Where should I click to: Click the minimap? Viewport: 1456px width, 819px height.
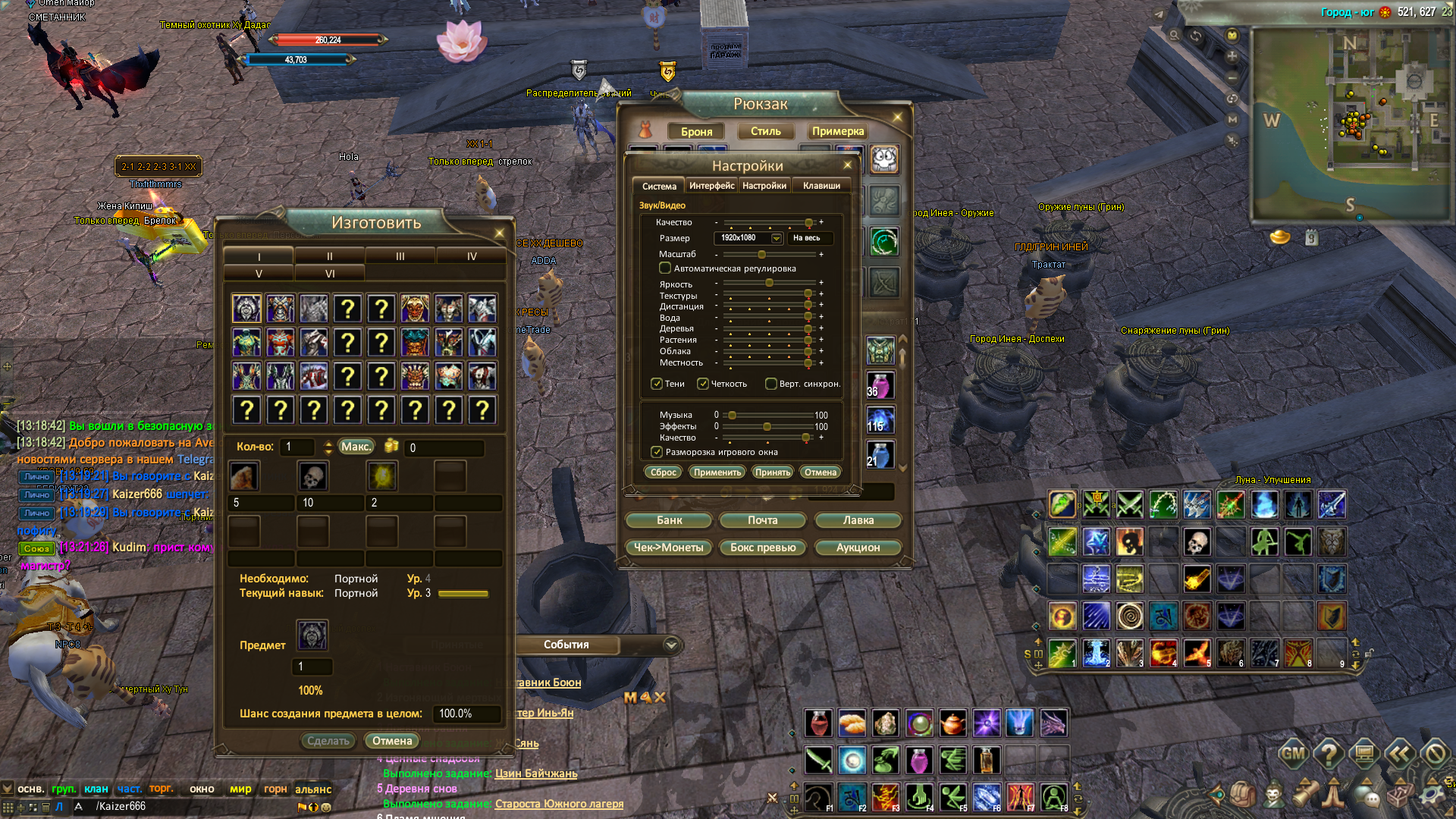[1351, 125]
